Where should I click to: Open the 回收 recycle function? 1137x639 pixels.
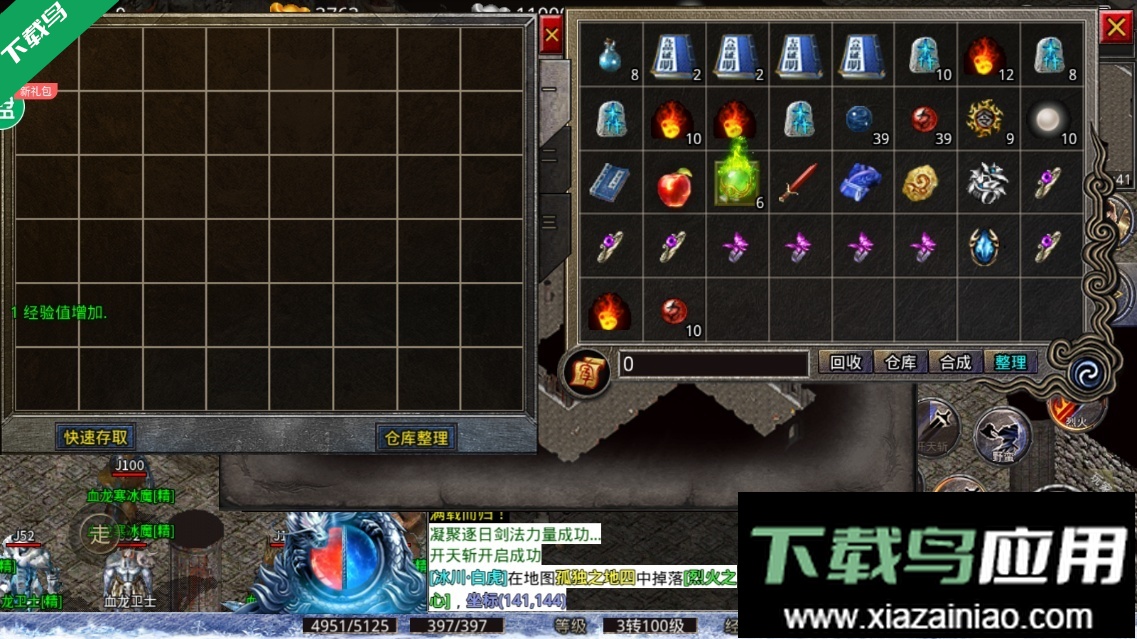click(x=846, y=362)
